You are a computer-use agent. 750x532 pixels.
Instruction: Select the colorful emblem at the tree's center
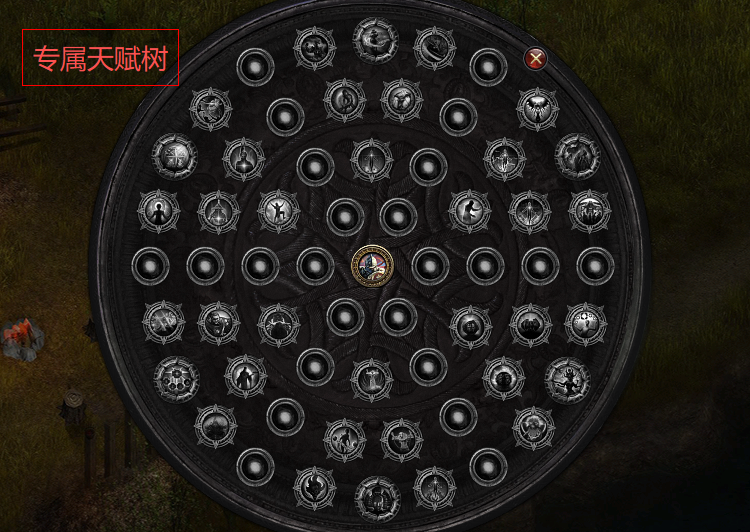coord(372,266)
